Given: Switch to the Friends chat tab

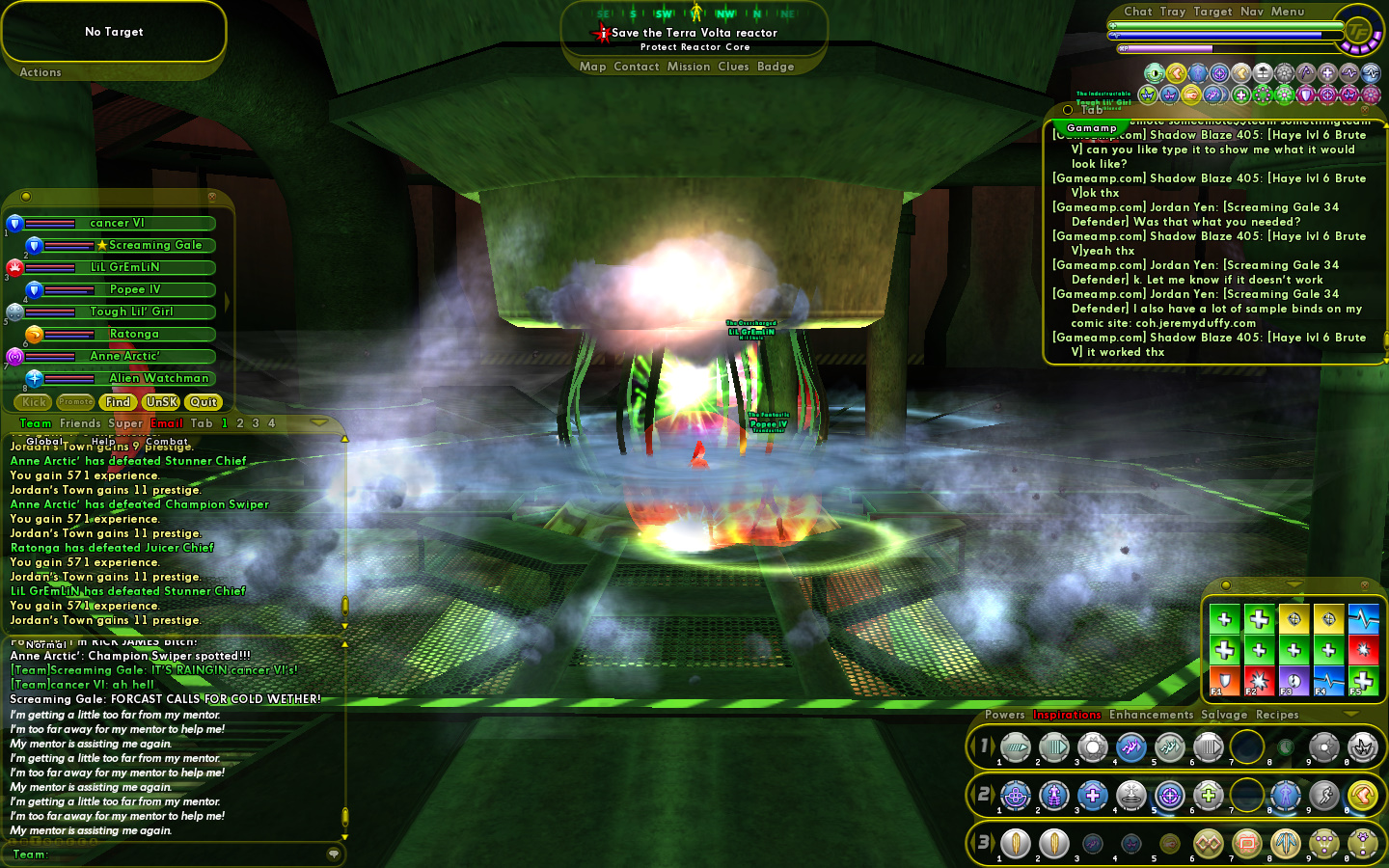Looking at the screenshot, I should click(x=80, y=423).
